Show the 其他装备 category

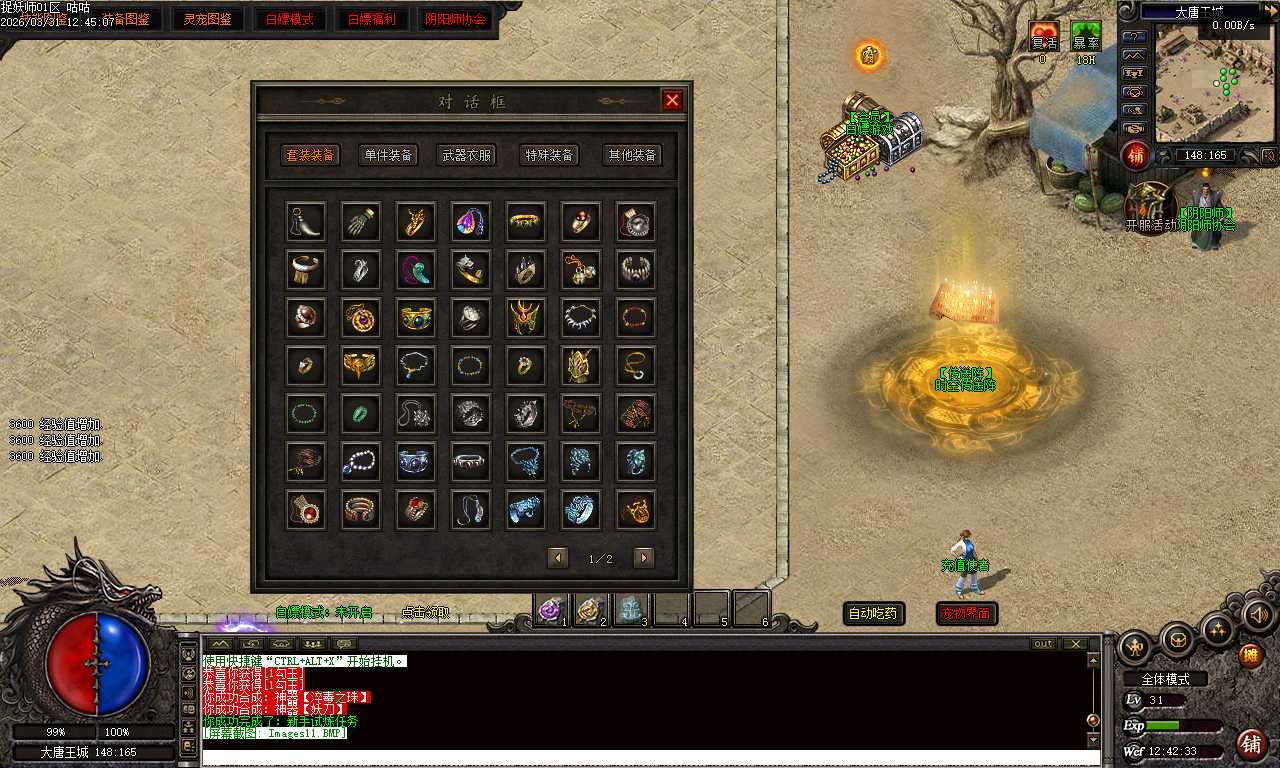point(632,155)
